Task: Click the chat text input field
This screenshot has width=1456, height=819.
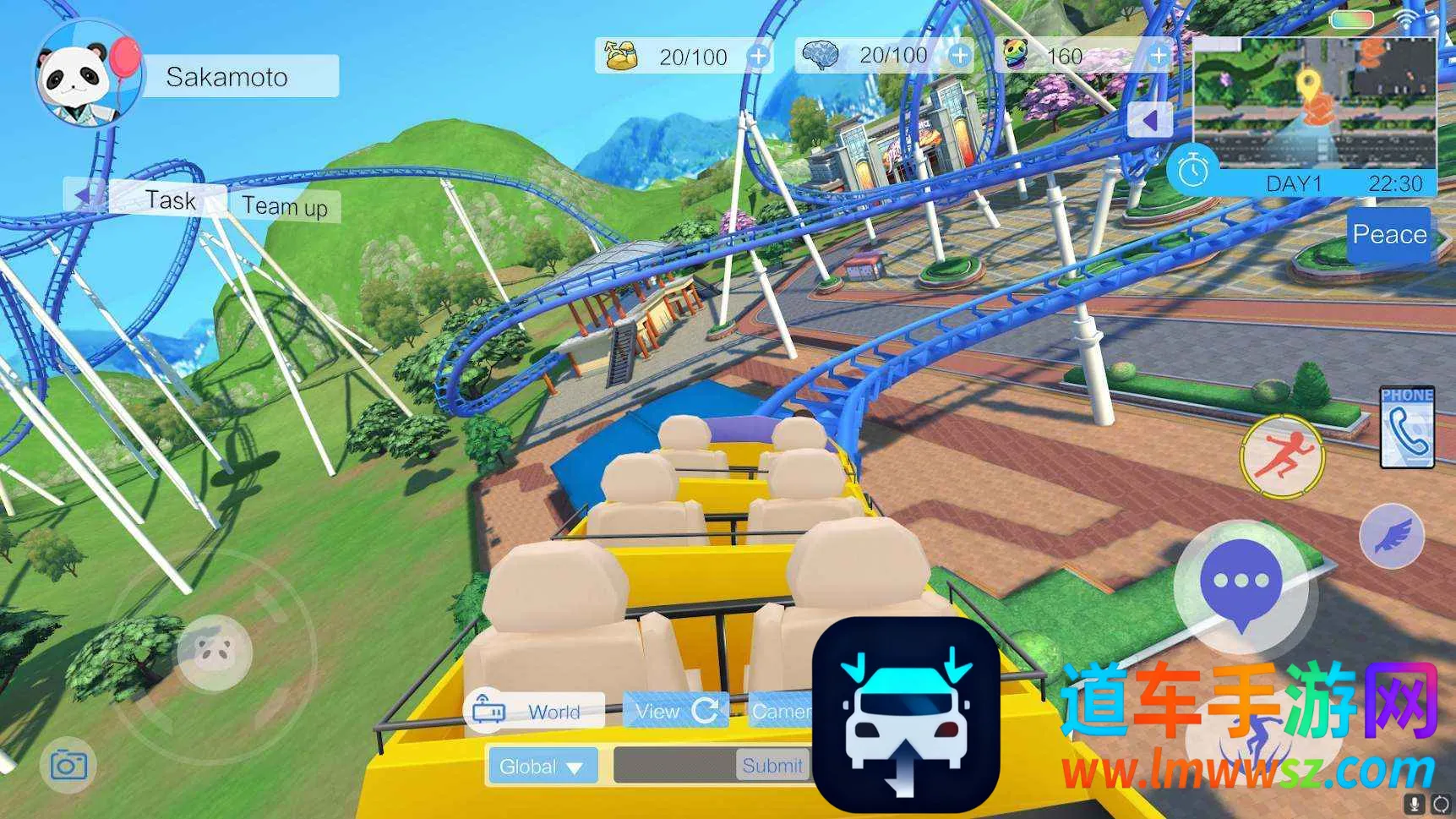Action: click(674, 766)
